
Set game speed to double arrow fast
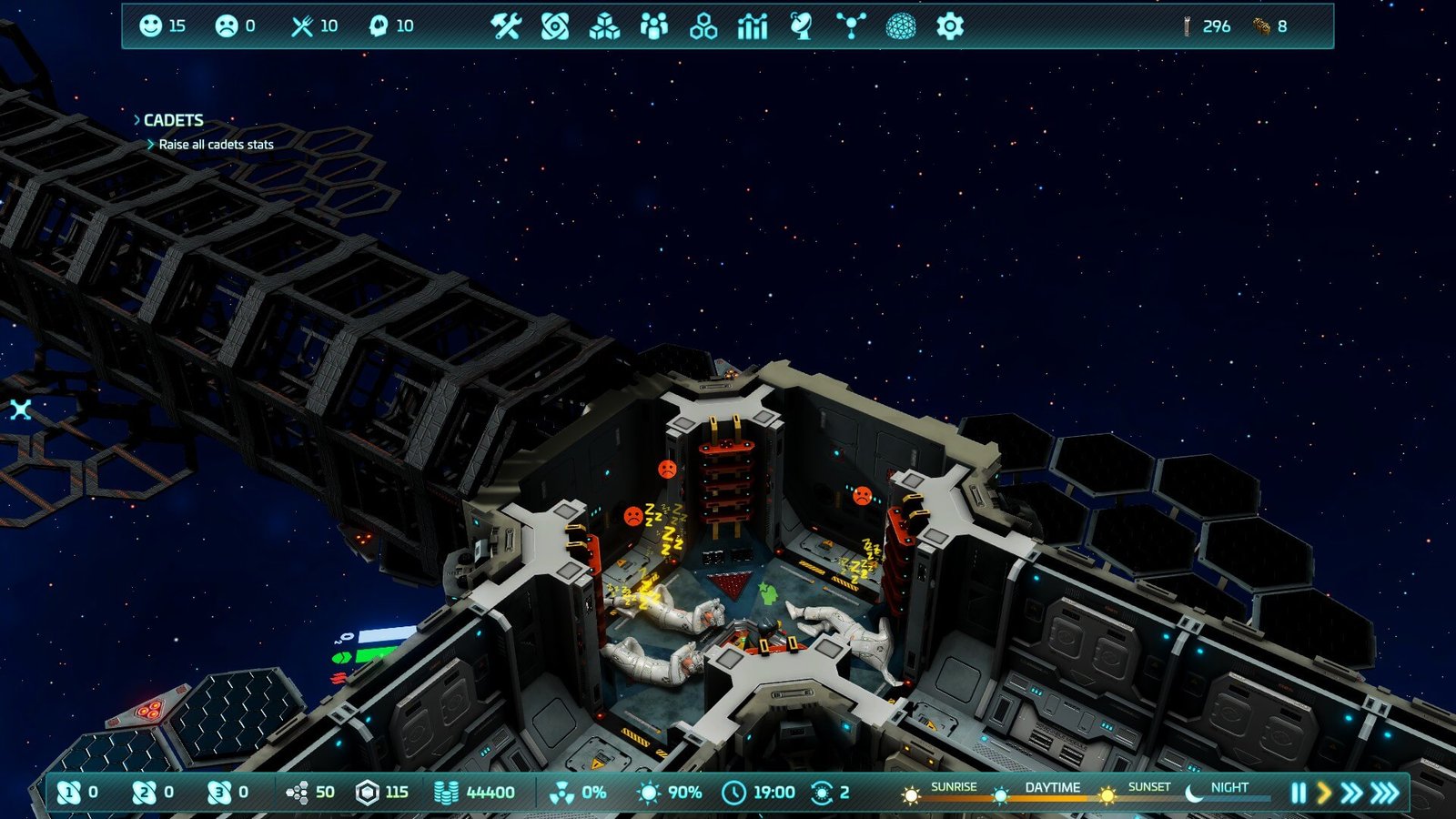1351,793
